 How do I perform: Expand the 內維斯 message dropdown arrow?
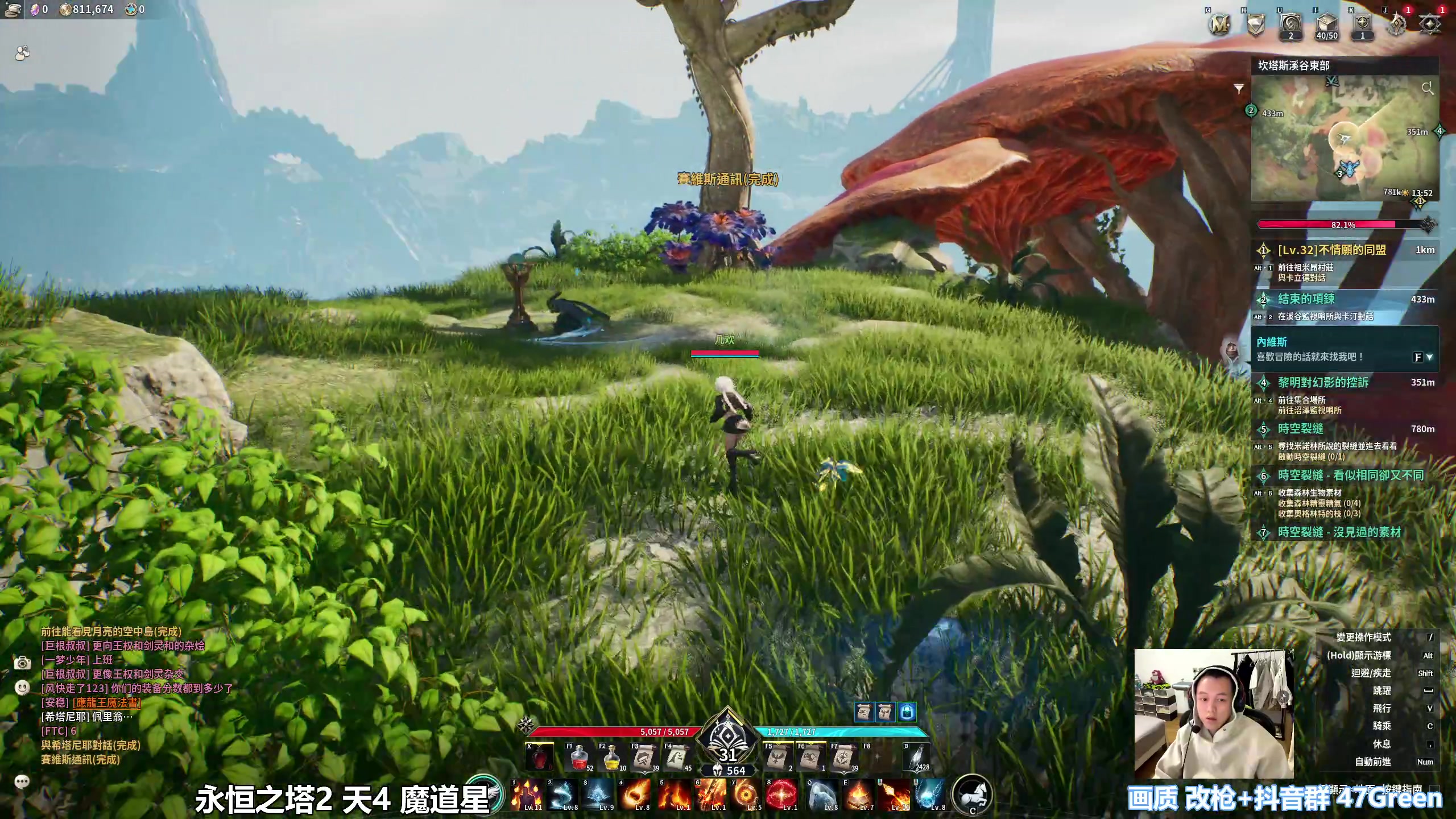pyautogui.click(x=1430, y=357)
